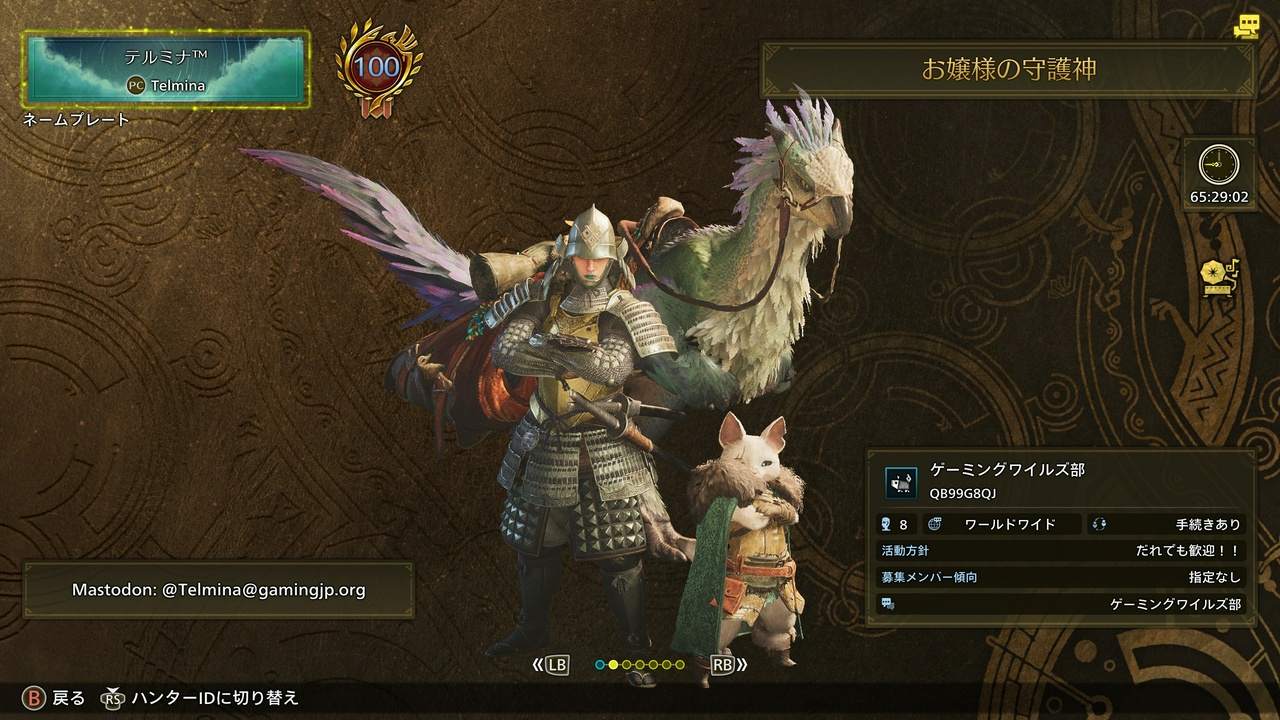Click the 募集メンバー傾向 recruitment row
The image size is (1280, 720).
point(1061,577)
